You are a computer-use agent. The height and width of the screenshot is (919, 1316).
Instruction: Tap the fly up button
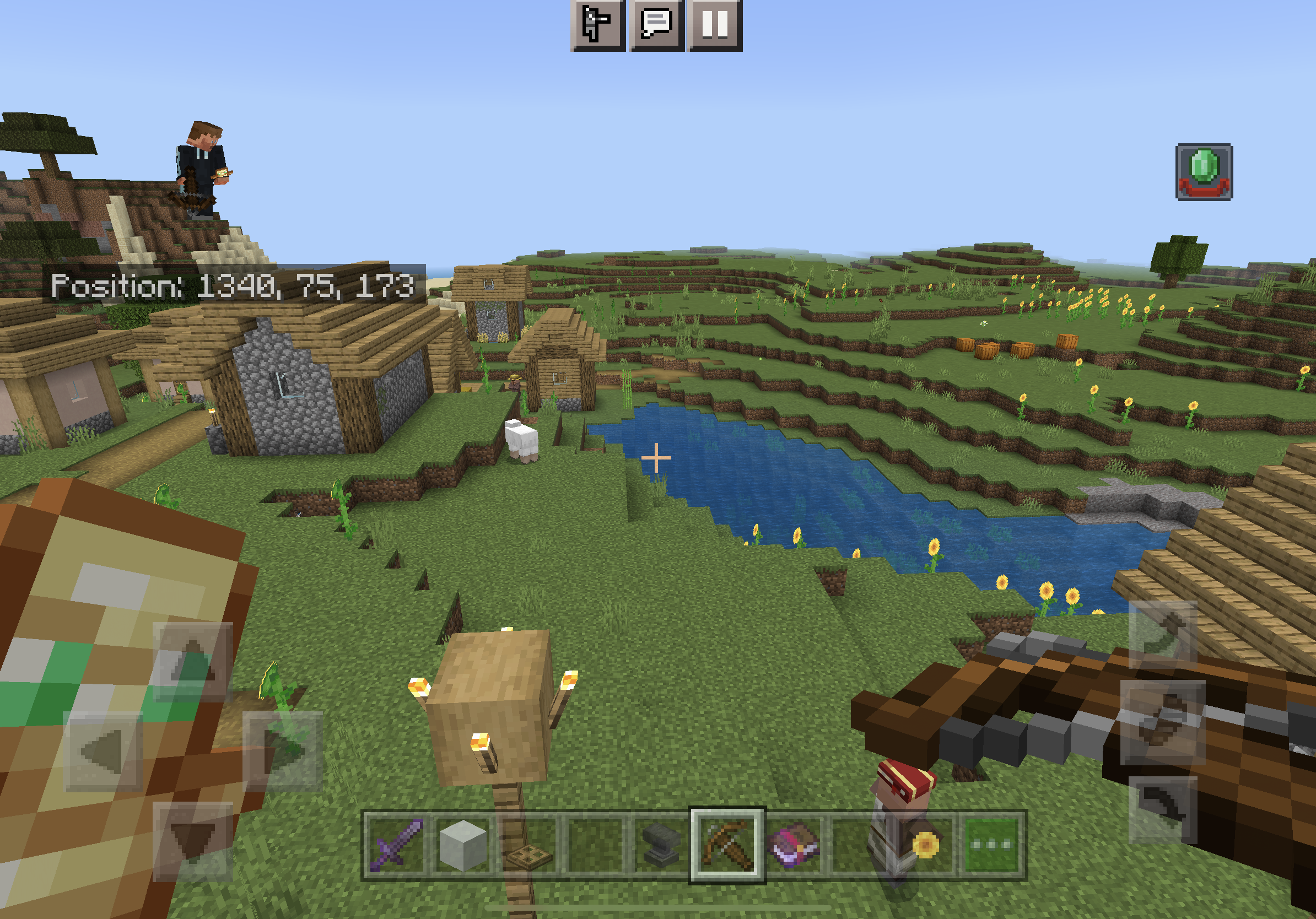(x=1162, y=634)
